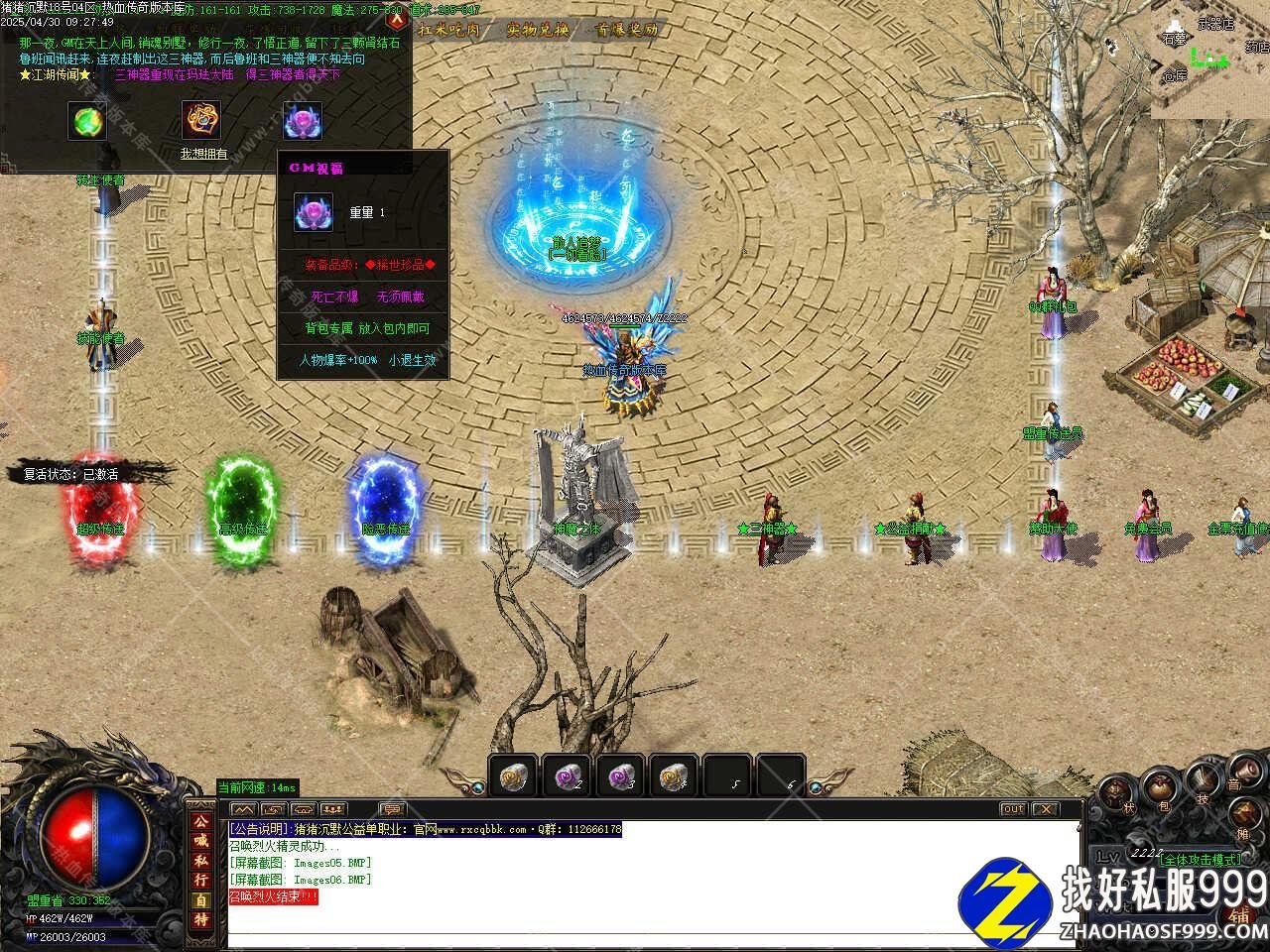Open the 实物兑换 top menu
Viewport: 1270px width, 952px height.
point(538,30)
